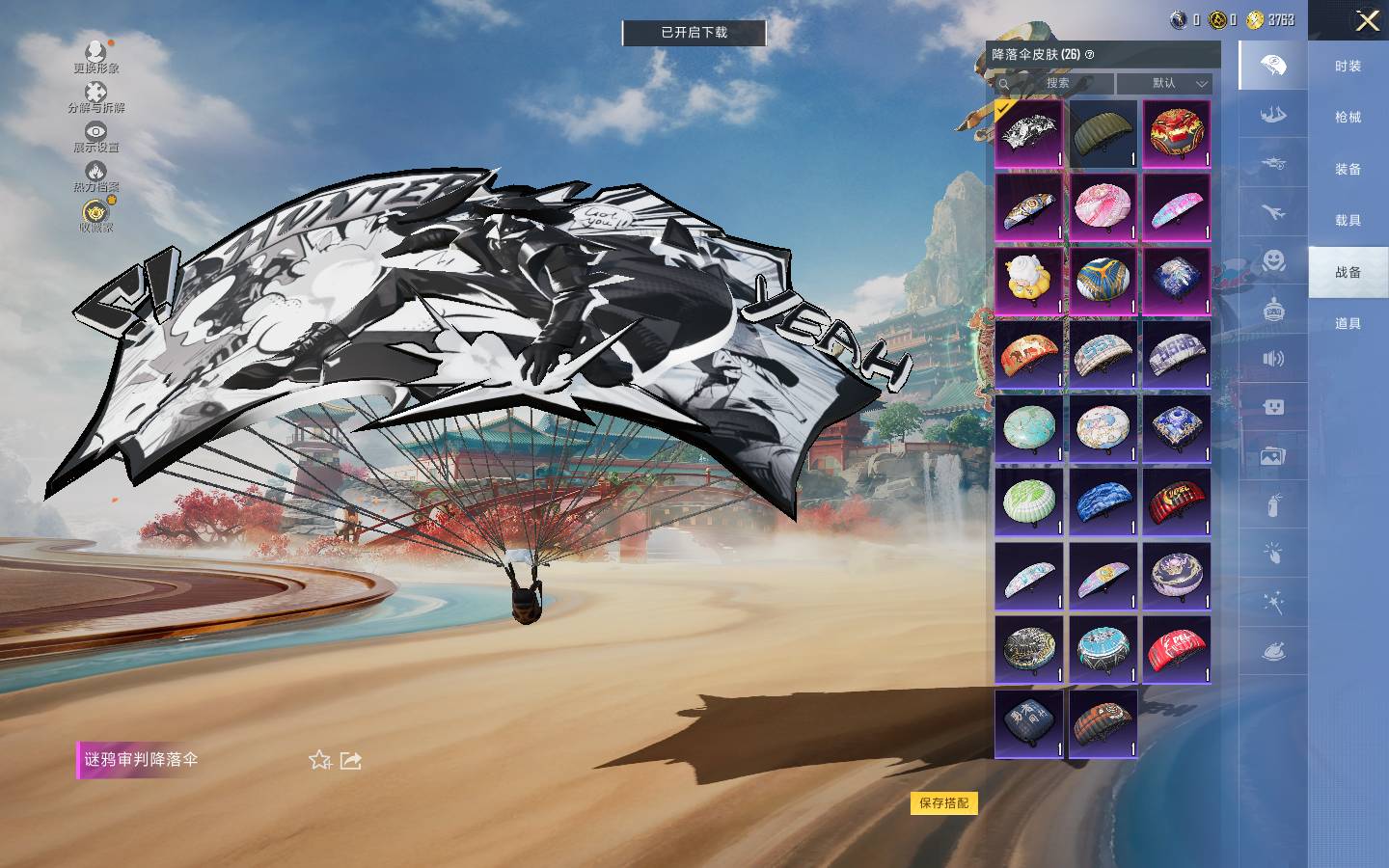Select the olive green parachute skin

[x=1103, y=133]
